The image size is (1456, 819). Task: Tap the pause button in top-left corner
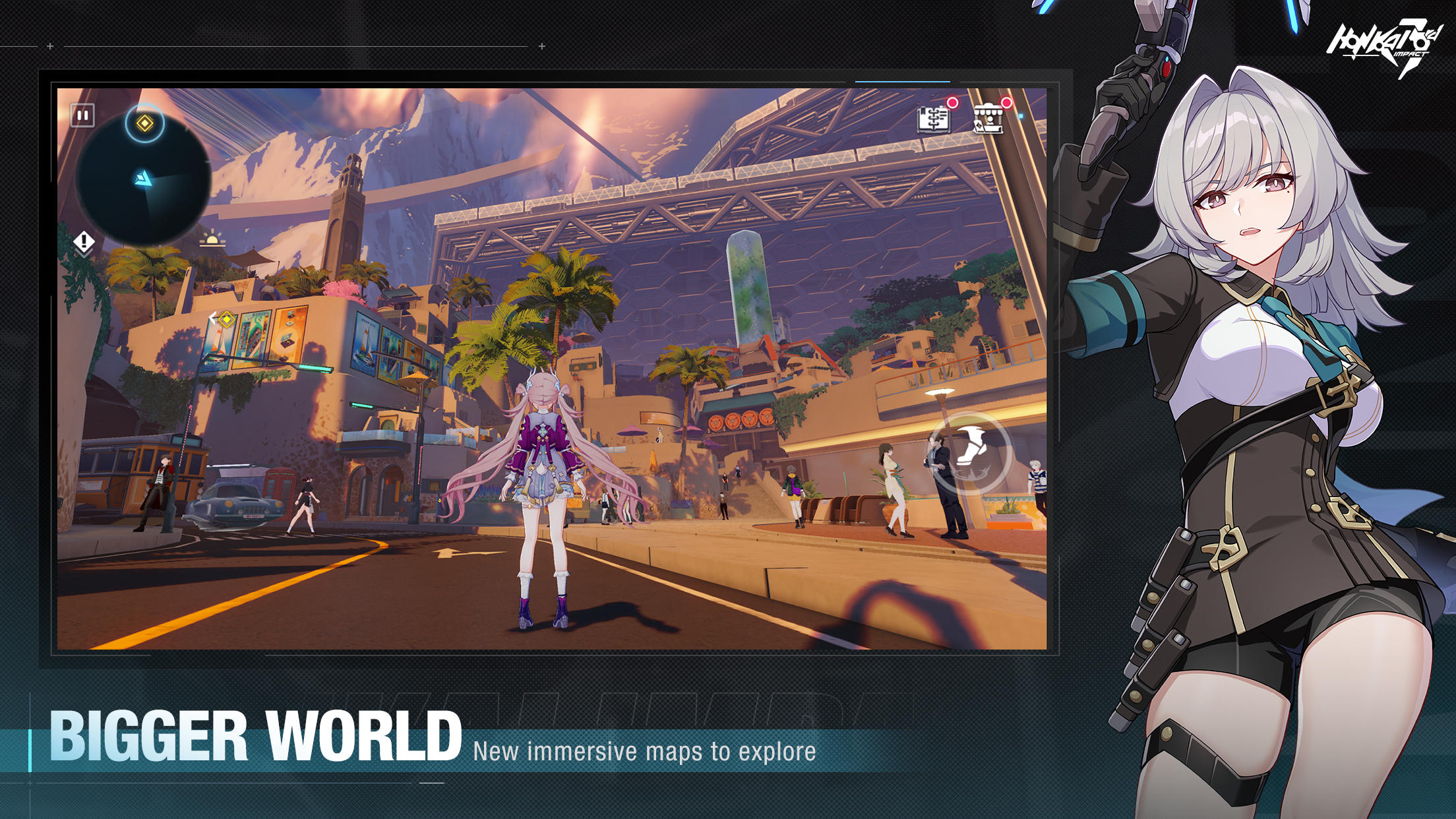pyautogui.click(x=81, y=113)
